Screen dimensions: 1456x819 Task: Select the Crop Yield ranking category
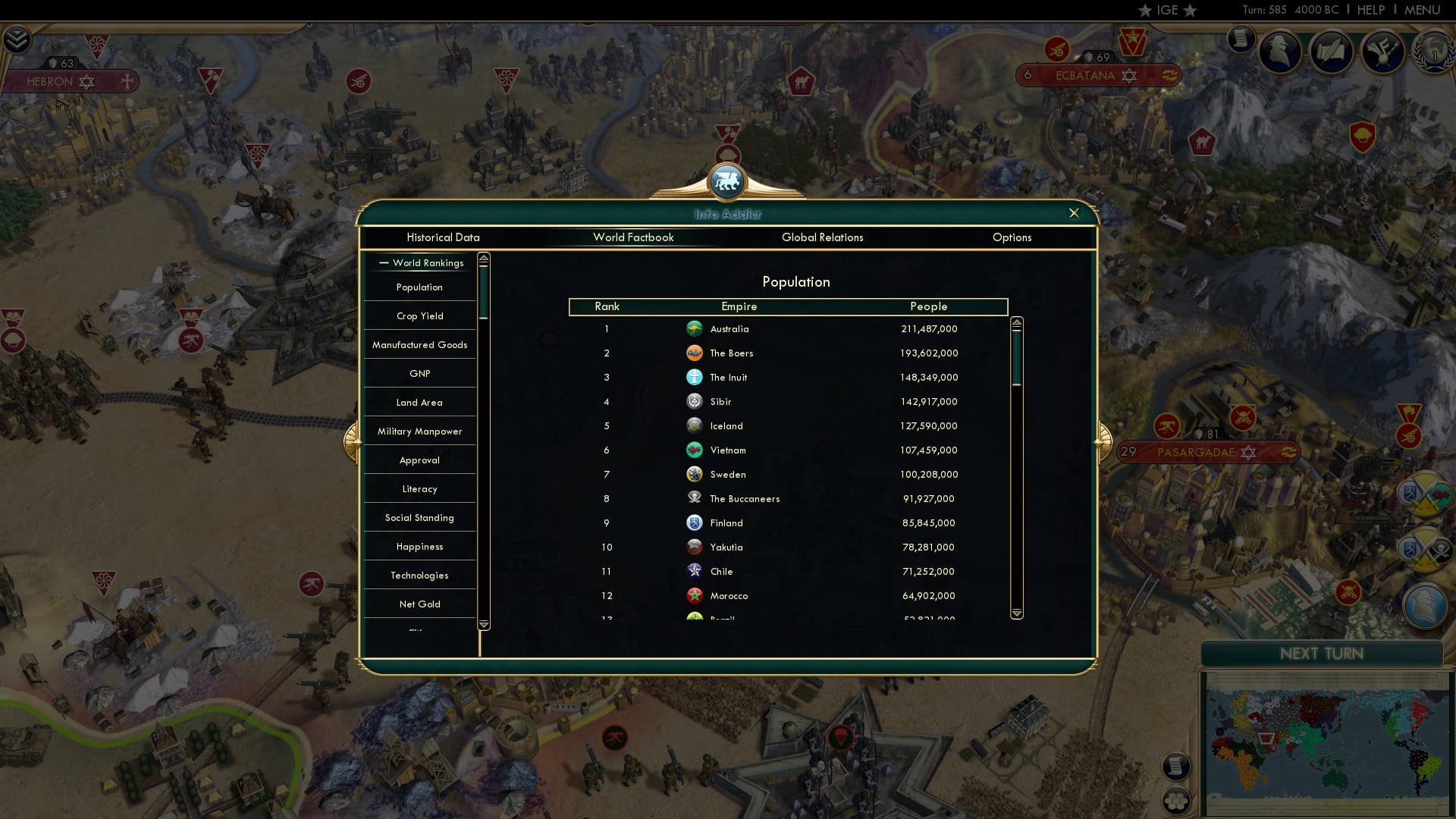click(419, 315)
